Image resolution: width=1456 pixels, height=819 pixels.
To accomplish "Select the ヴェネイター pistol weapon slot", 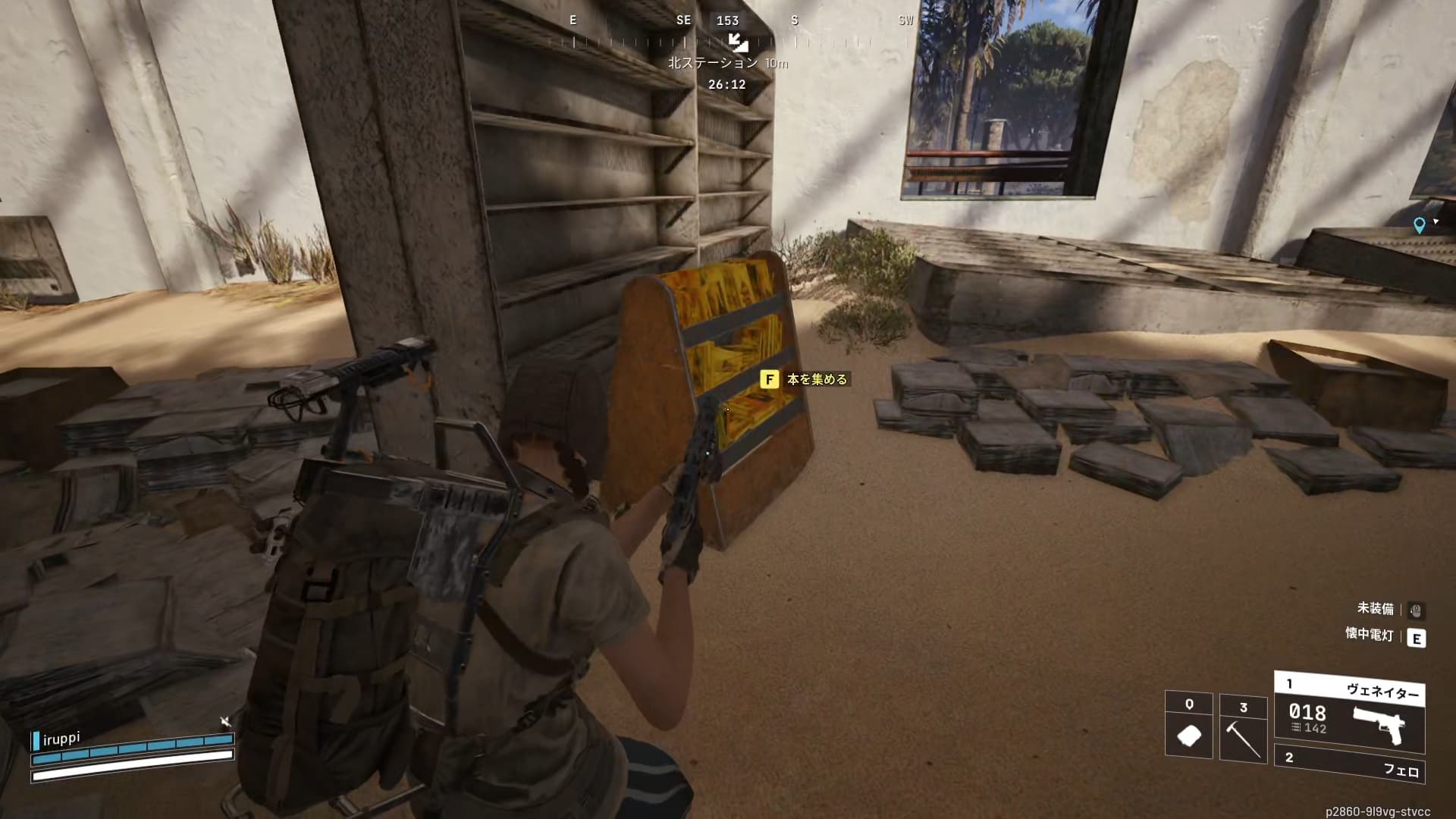I will click(1349, 712).
